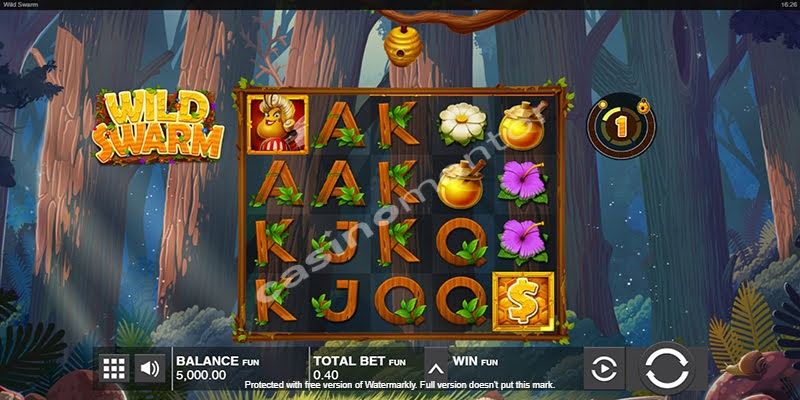
Task: Toggle the sound speaker icon
Action: pyautogui.click(x=150, y=368)
